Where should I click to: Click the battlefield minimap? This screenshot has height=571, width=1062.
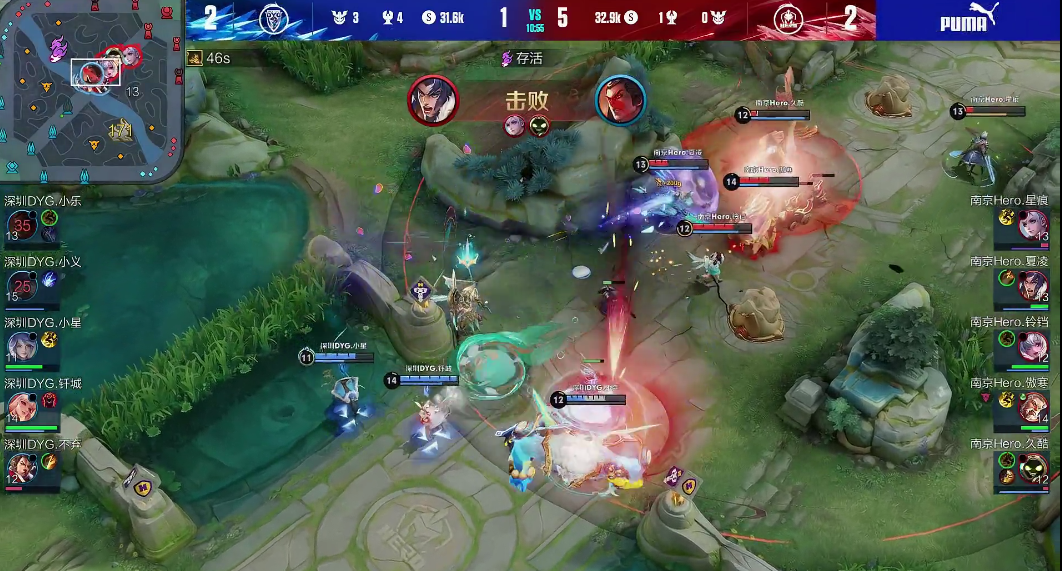point(92,93)
